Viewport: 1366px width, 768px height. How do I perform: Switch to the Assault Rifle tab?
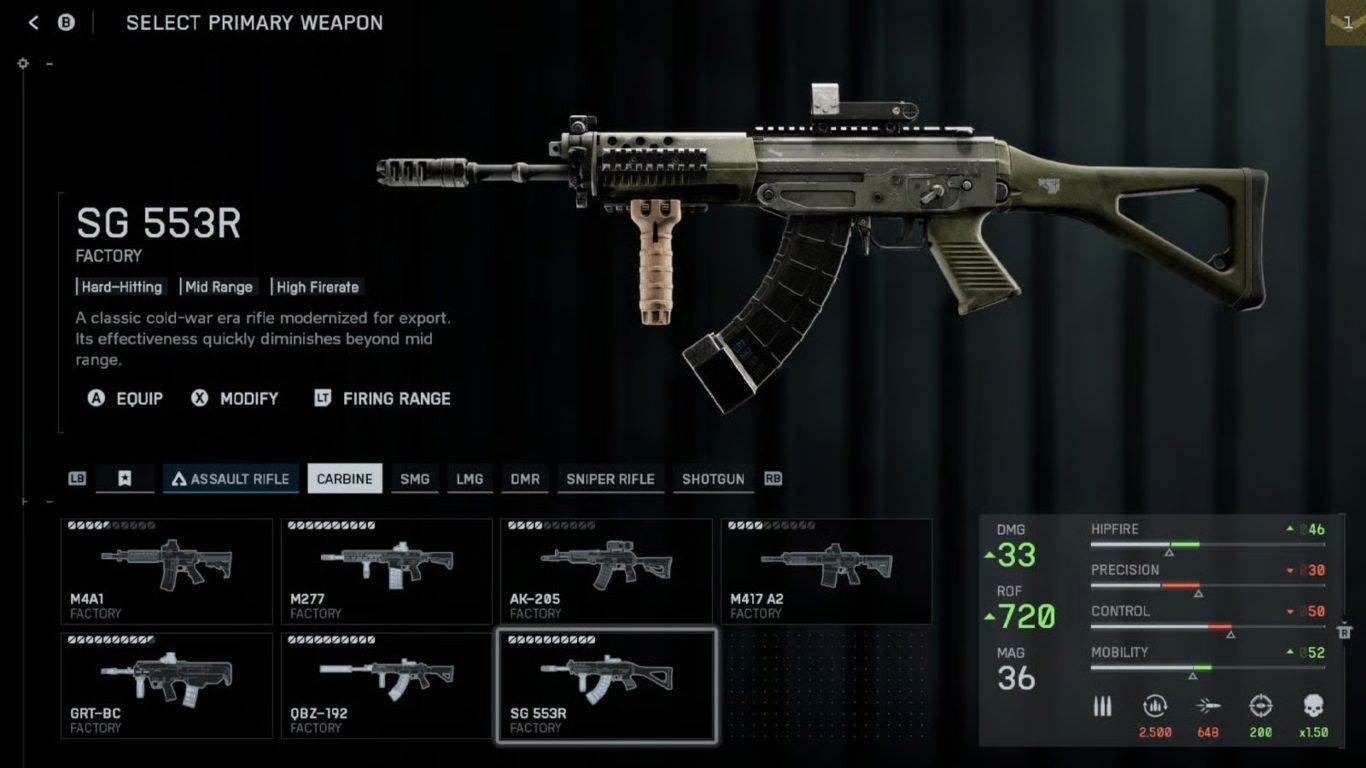click(x=231, y=479)
